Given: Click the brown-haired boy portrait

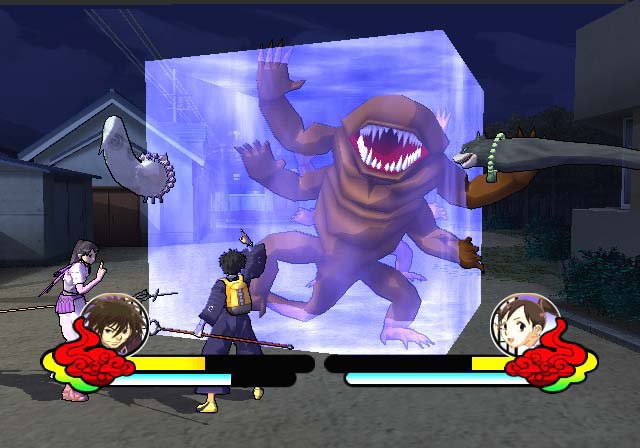Looking at the screenshot, I should pos(113,327).
